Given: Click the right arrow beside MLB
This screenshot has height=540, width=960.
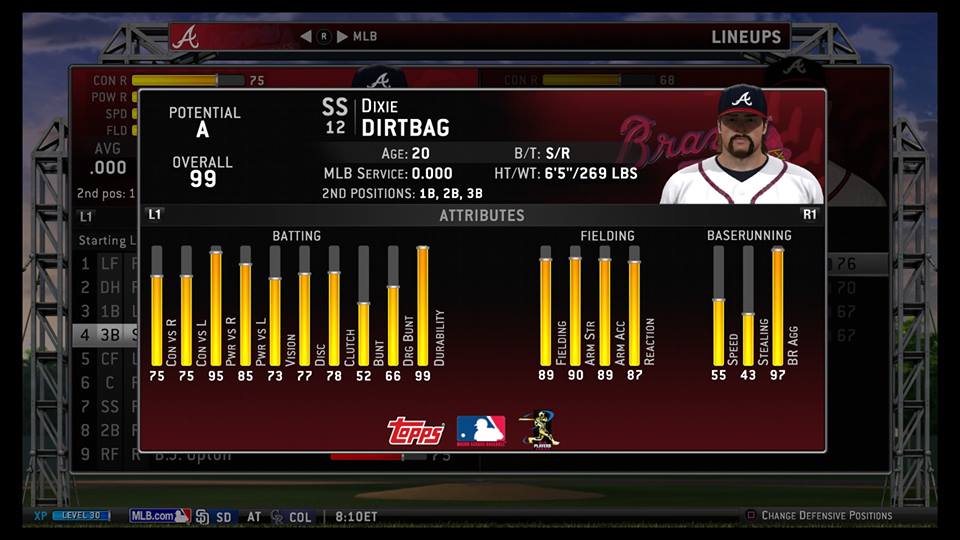Looking at the screenshot, I should click(342, 37).
